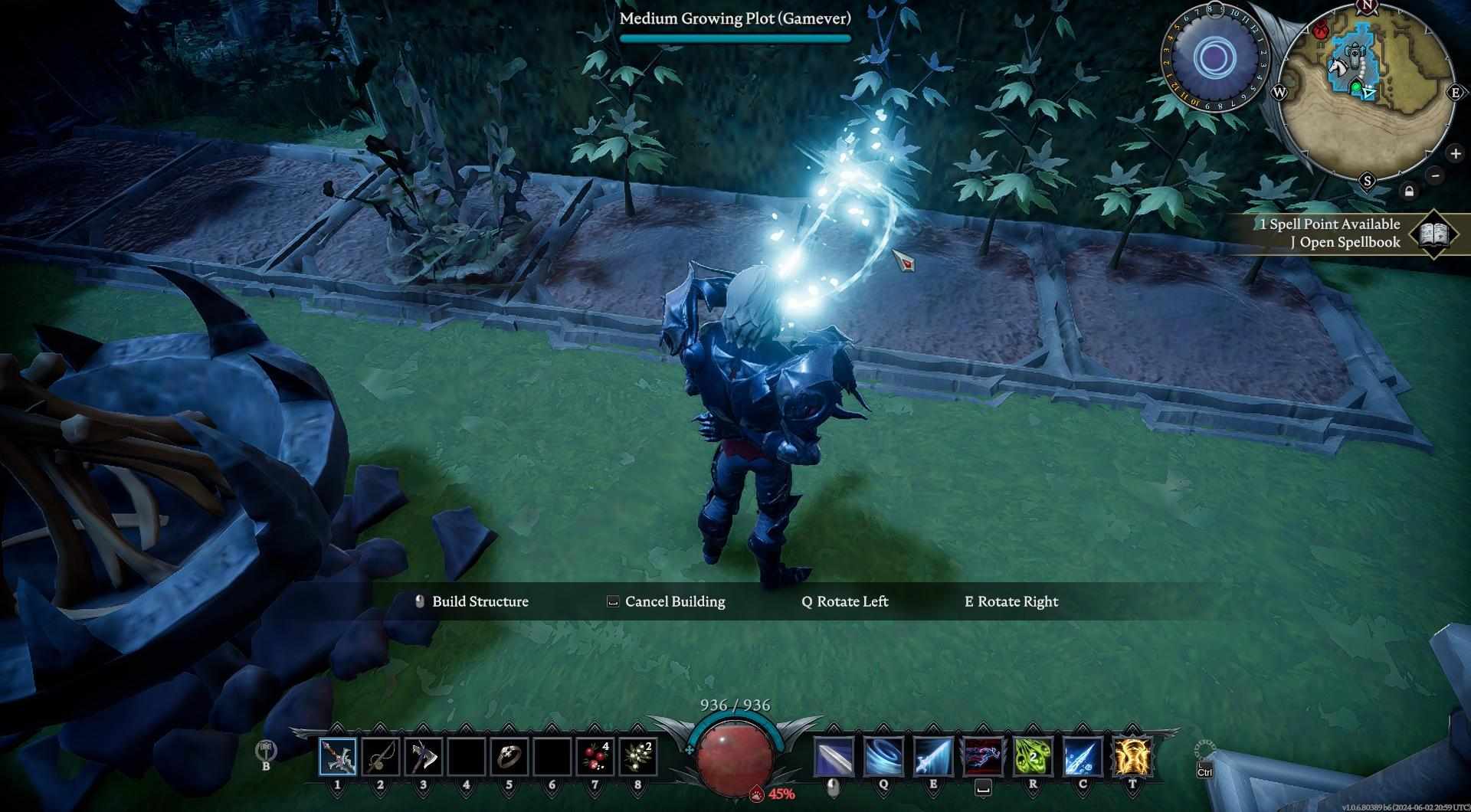Select the axe in hotbar slot 3
1471x812 pixels.
(423, 757)
